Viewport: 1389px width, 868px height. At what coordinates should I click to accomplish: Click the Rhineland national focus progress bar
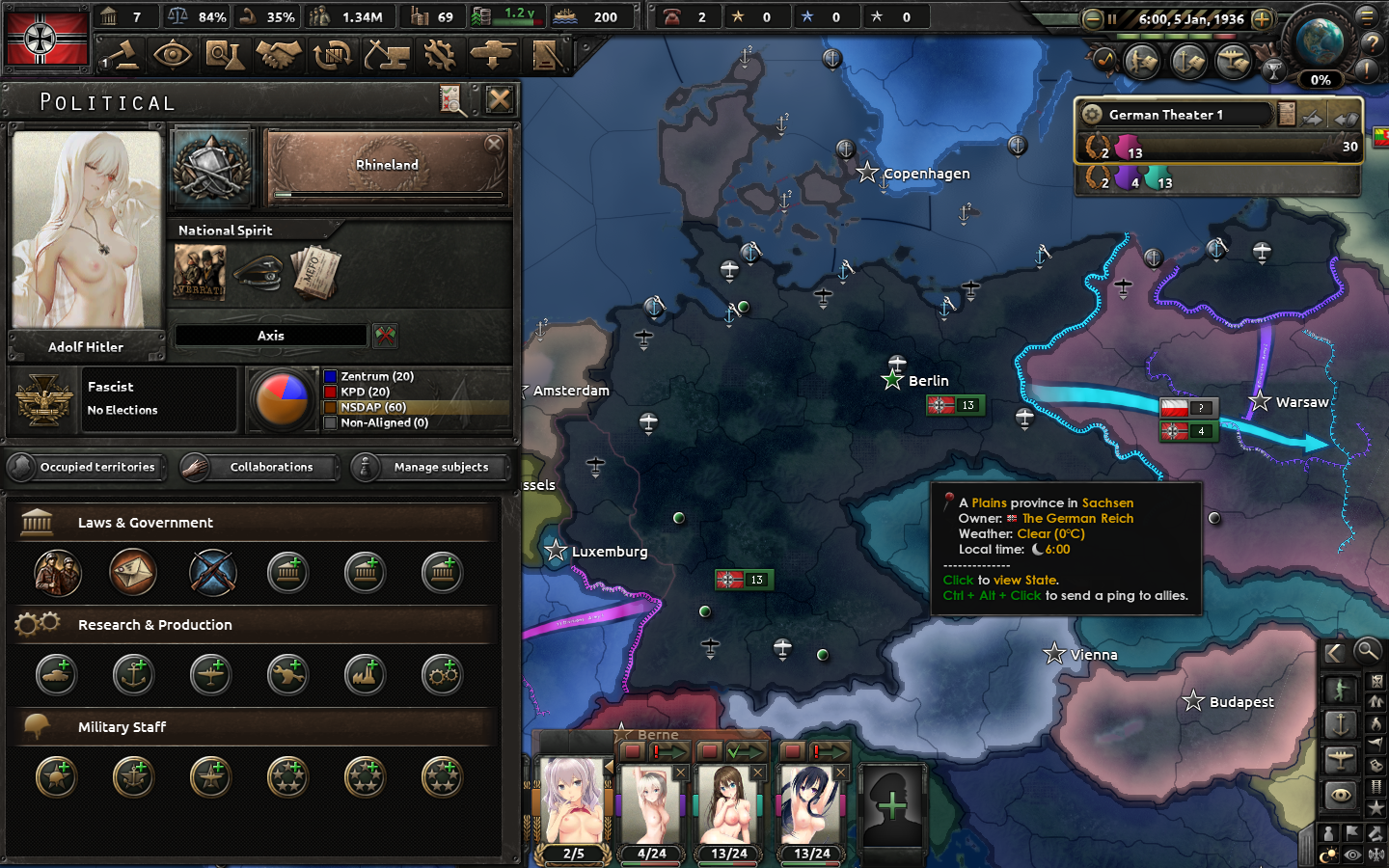(388, 195)
